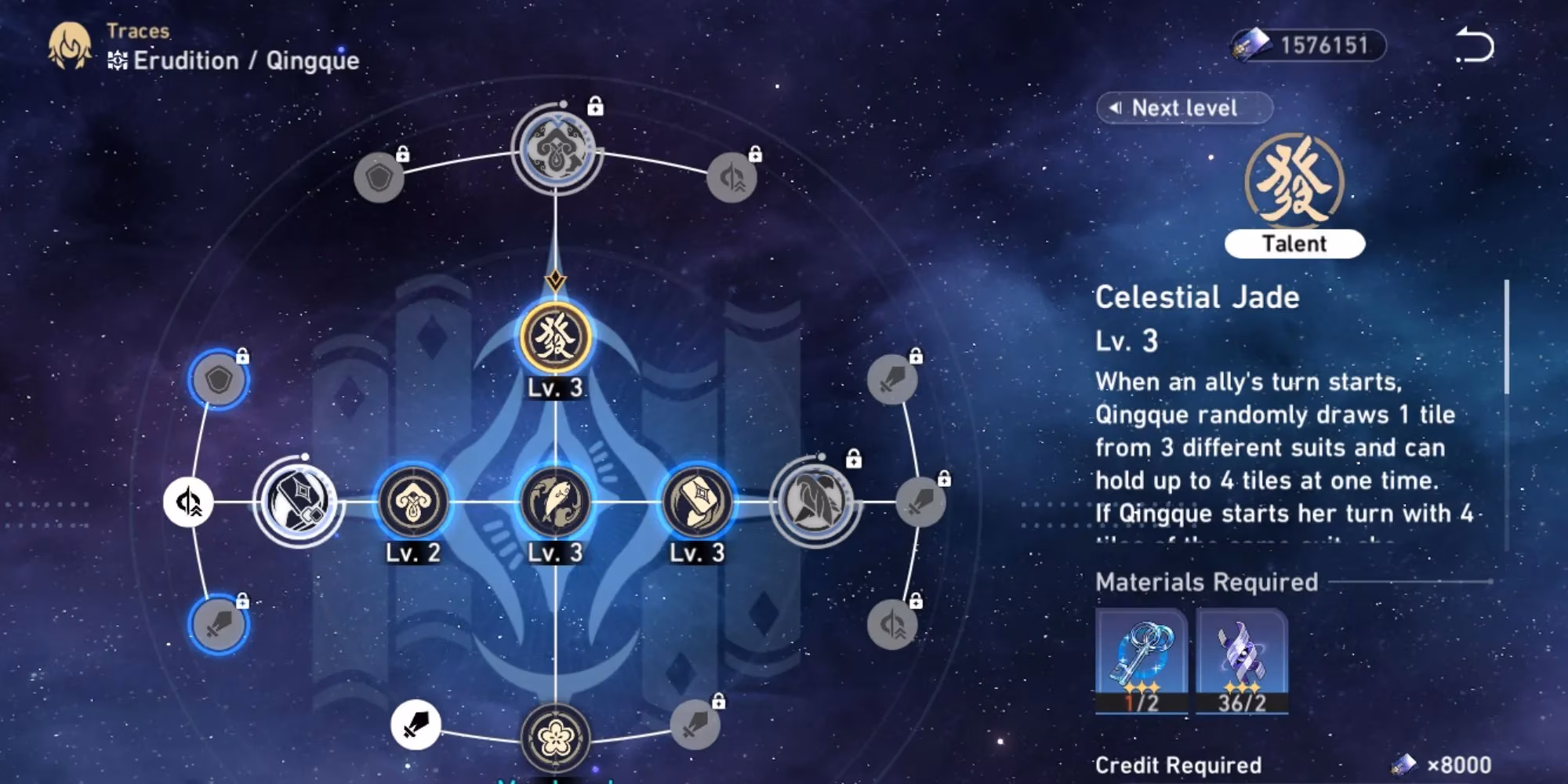
Task: Show the Next level preview
Action: point(1183,108)
